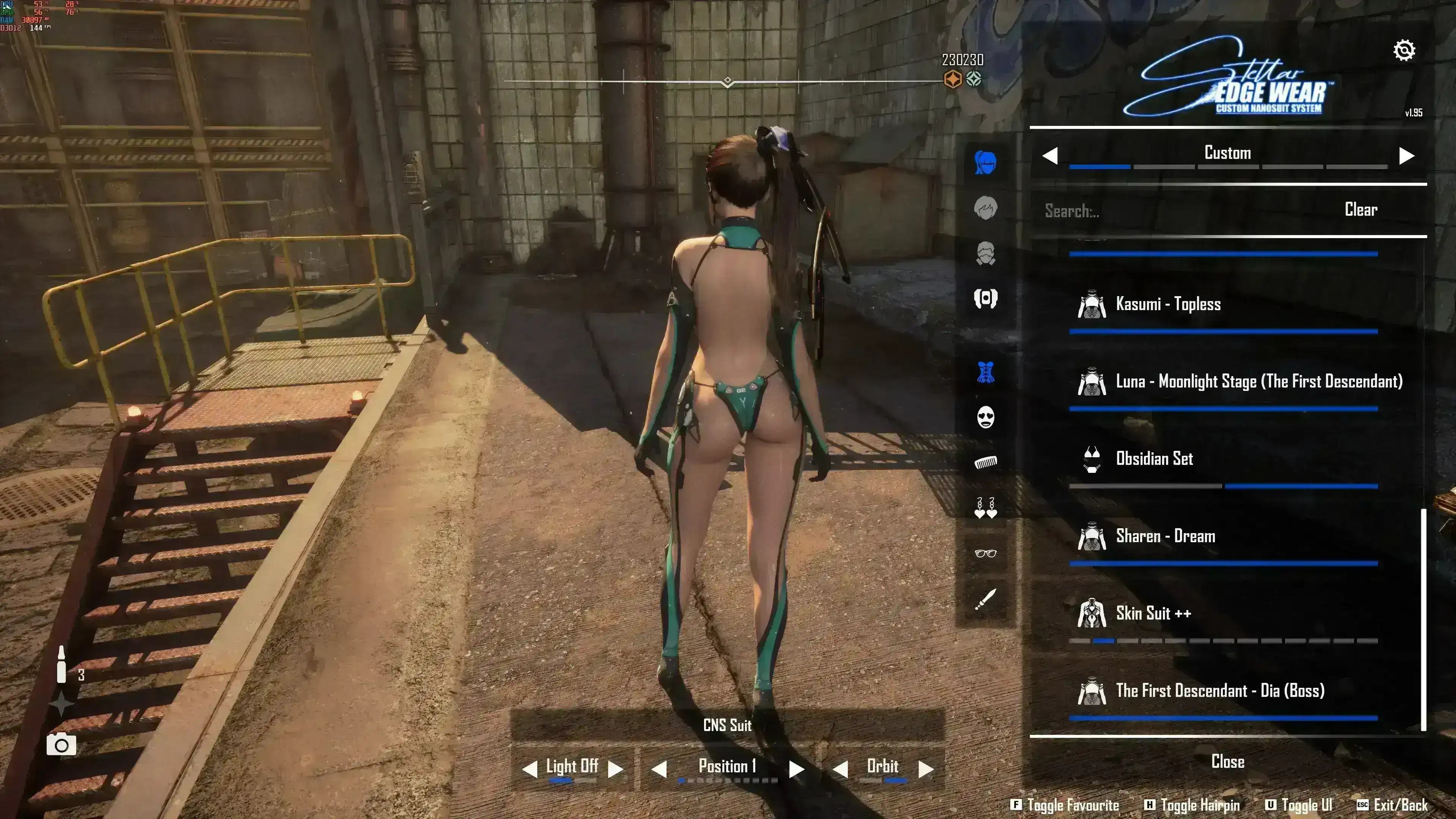Open the earrings accessory category
This screenshot has height=819, width=1456.
coord(986,508)
